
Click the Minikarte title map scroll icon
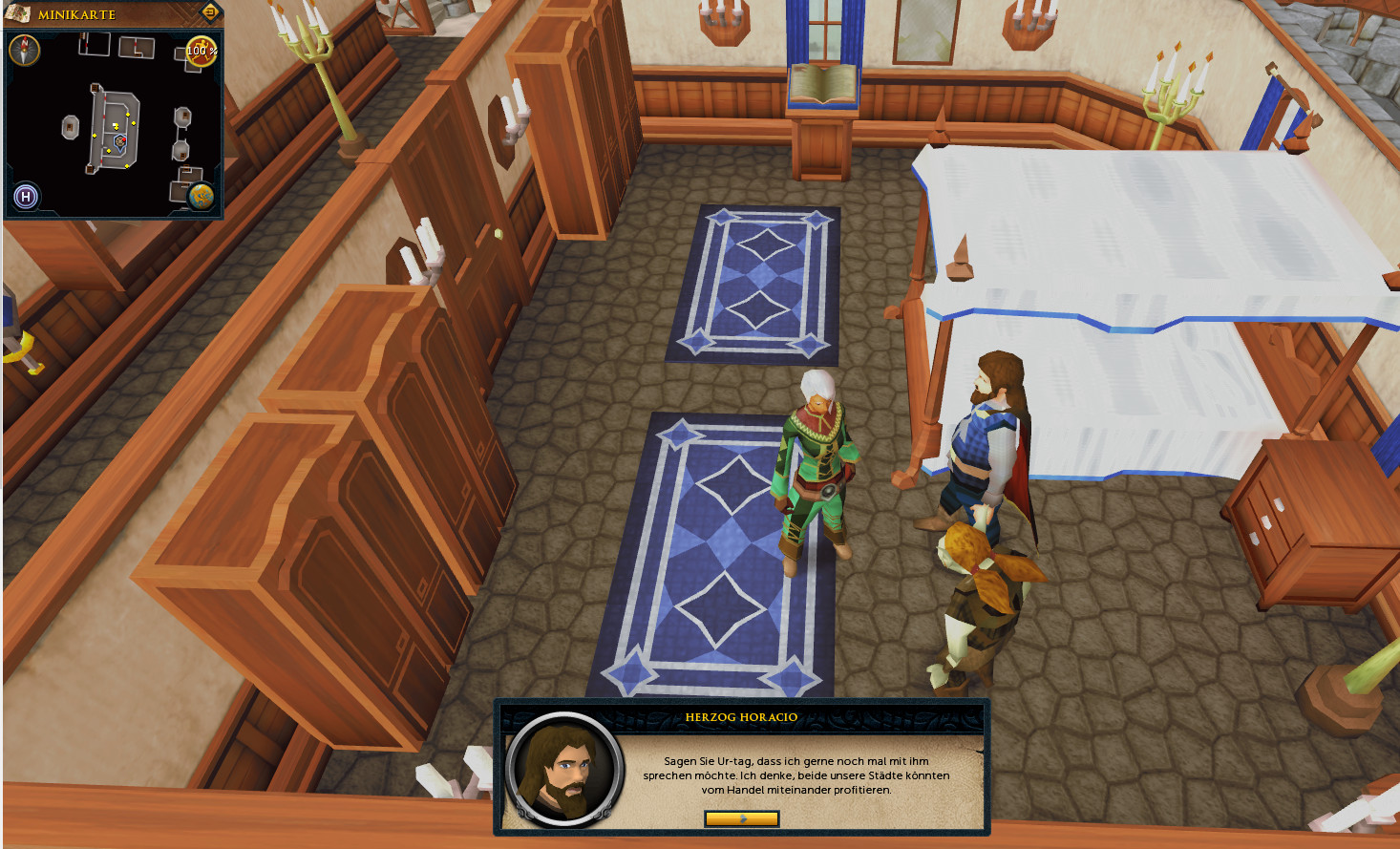coord(18,13)
